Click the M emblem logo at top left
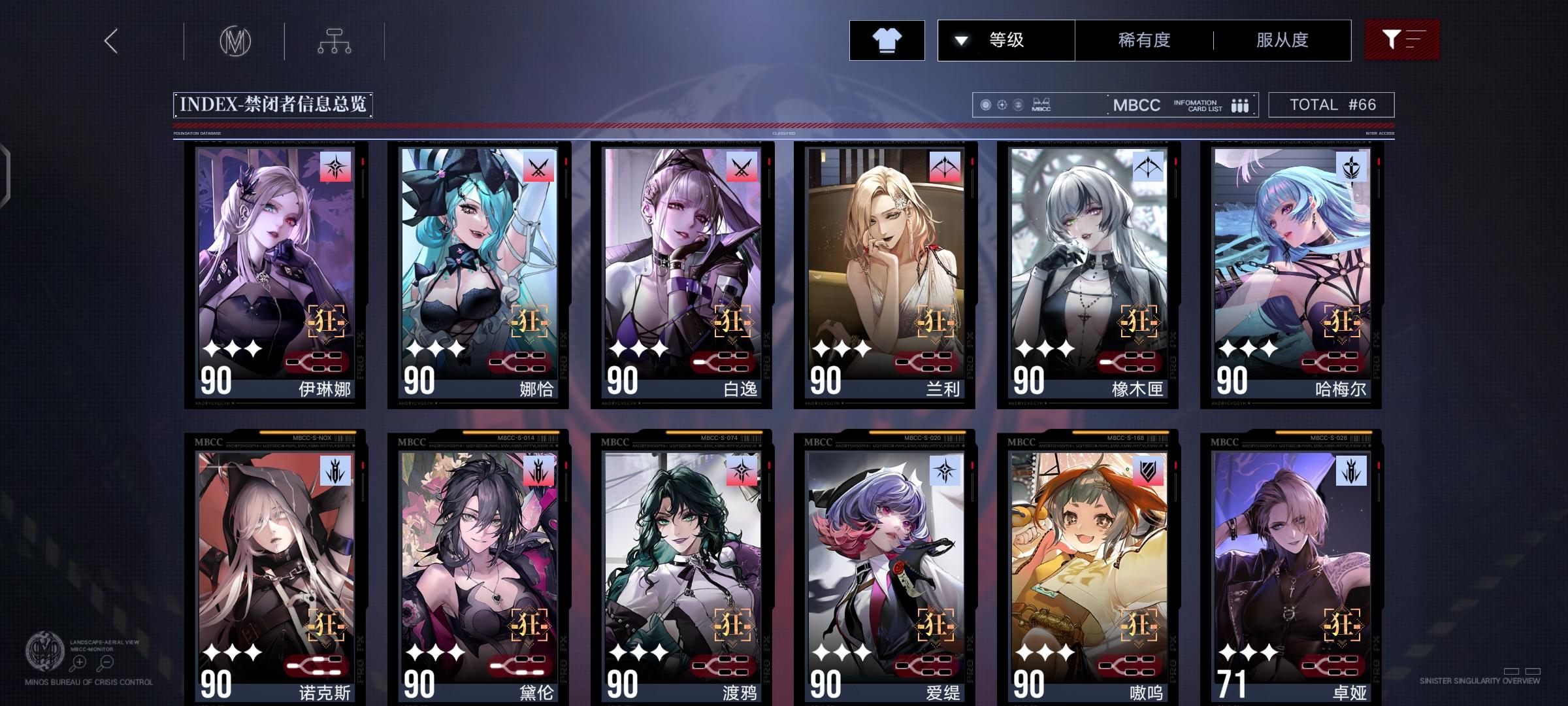This screenshot has height=706, width=1568. [236, 41]
